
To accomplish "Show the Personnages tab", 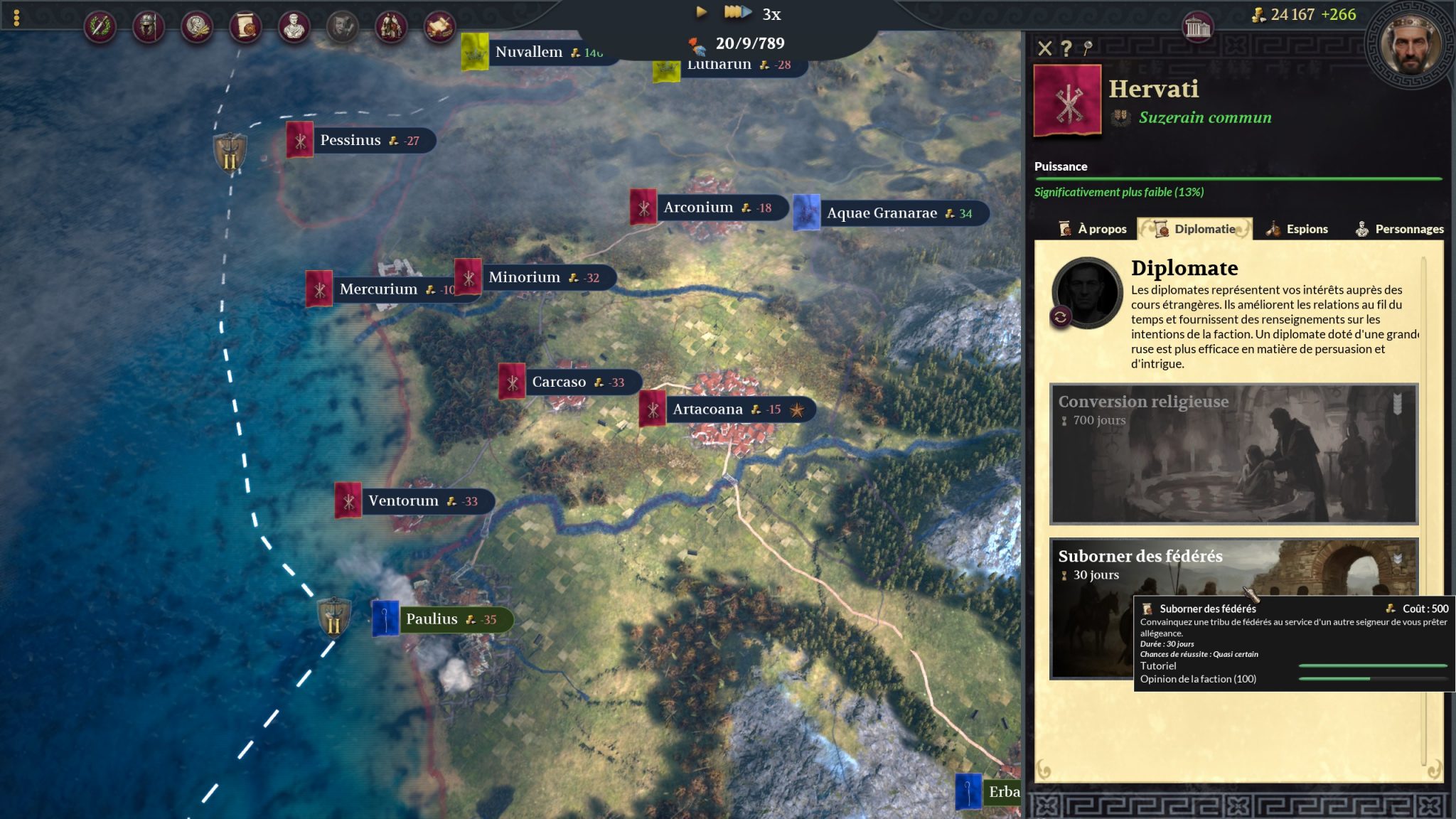I will pos(1398,229).
